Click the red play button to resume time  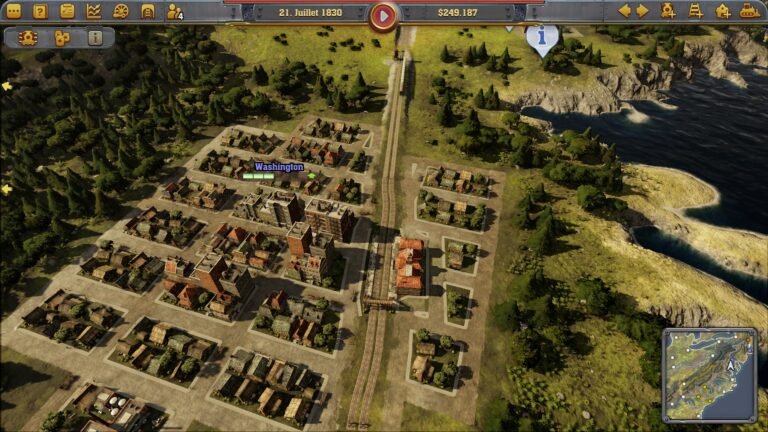[x=383, y=14]
